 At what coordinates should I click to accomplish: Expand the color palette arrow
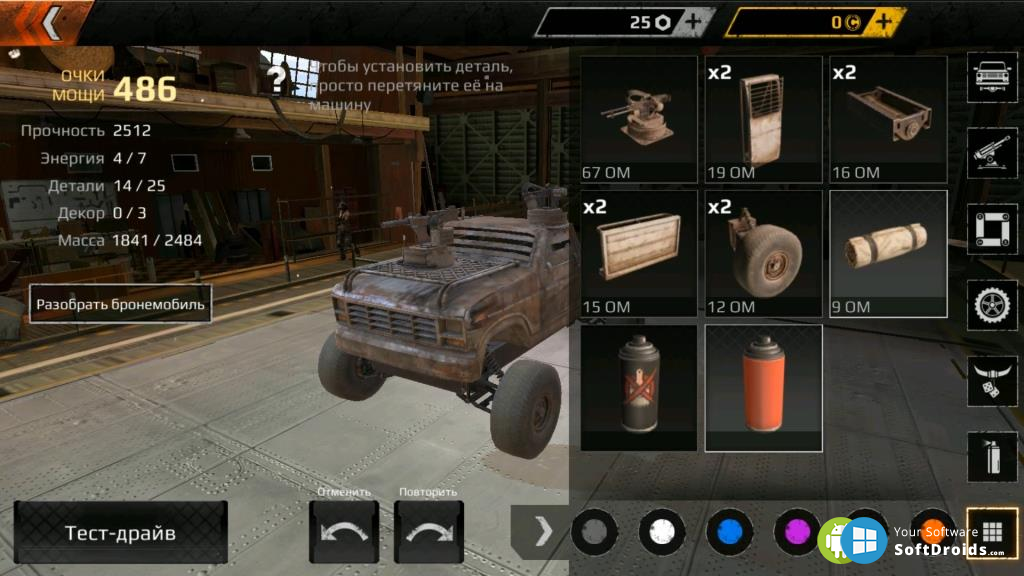click(543, 531)
